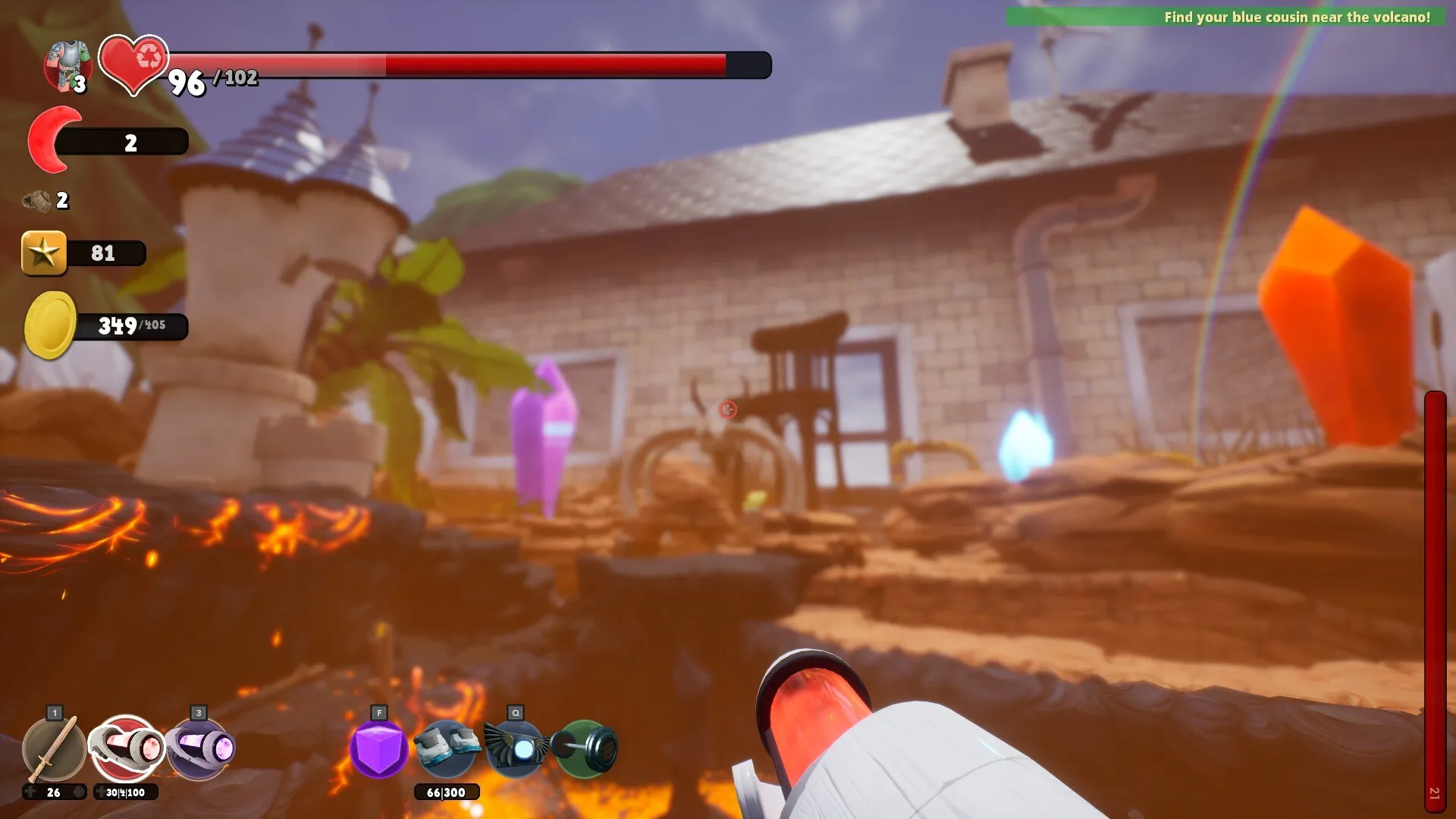1456x819 pixels.
Task: Use the winged orb ability
Action: 516,748
